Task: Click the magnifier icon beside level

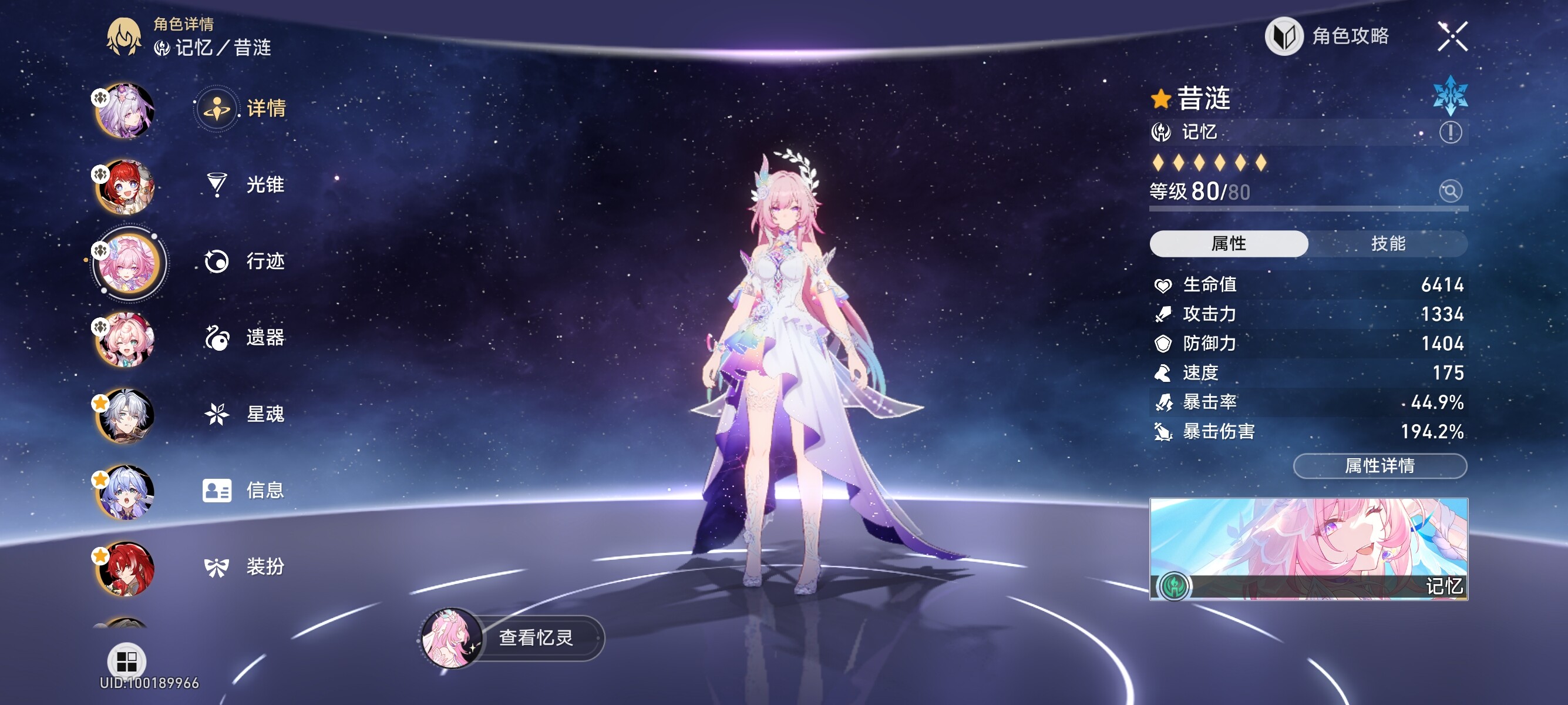Action: [1451, 191]
